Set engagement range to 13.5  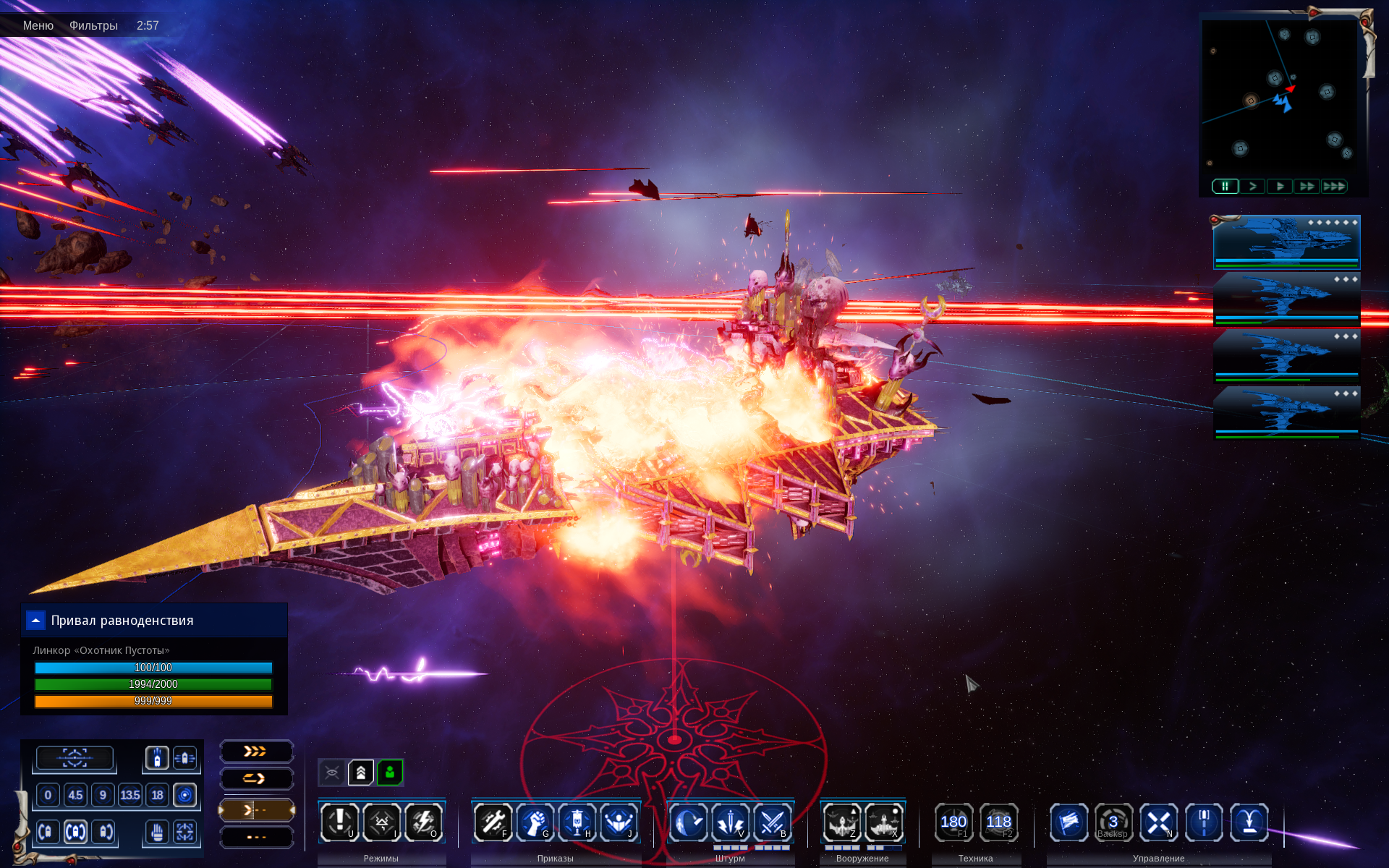click(130, 795)
